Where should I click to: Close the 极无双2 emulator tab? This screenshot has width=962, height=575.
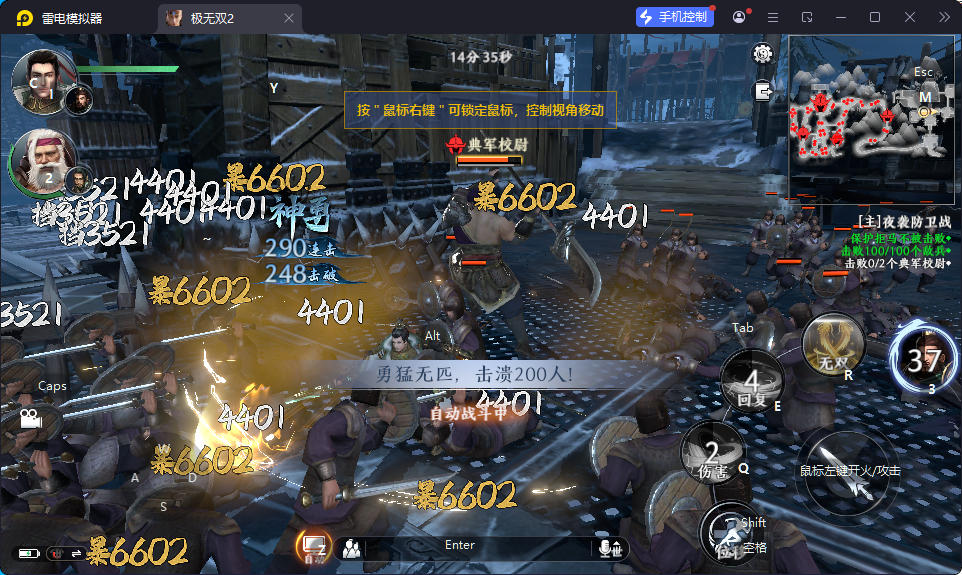click(x=289, y=18)
